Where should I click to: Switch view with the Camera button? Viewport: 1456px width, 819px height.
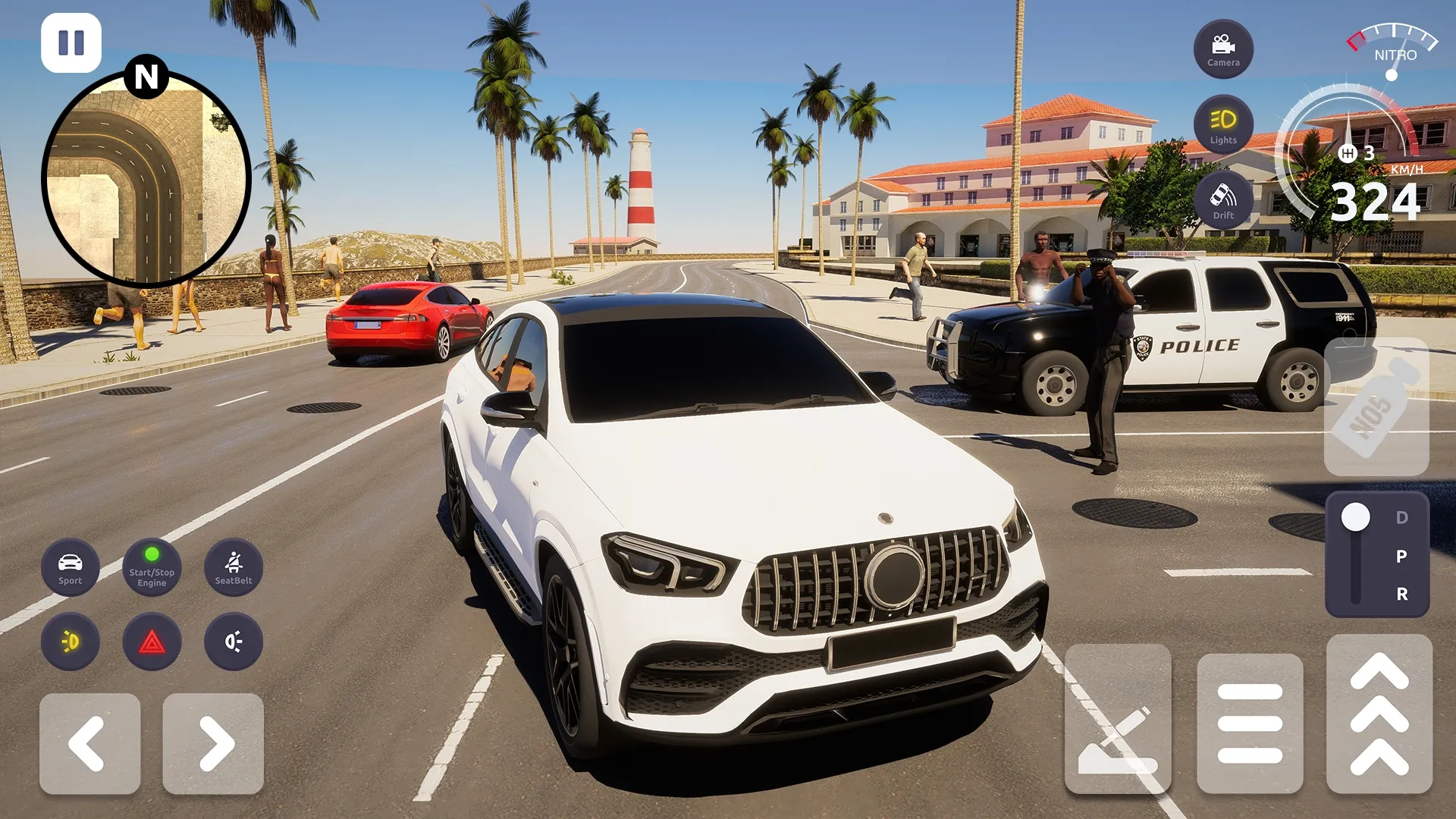[1223, 49]
